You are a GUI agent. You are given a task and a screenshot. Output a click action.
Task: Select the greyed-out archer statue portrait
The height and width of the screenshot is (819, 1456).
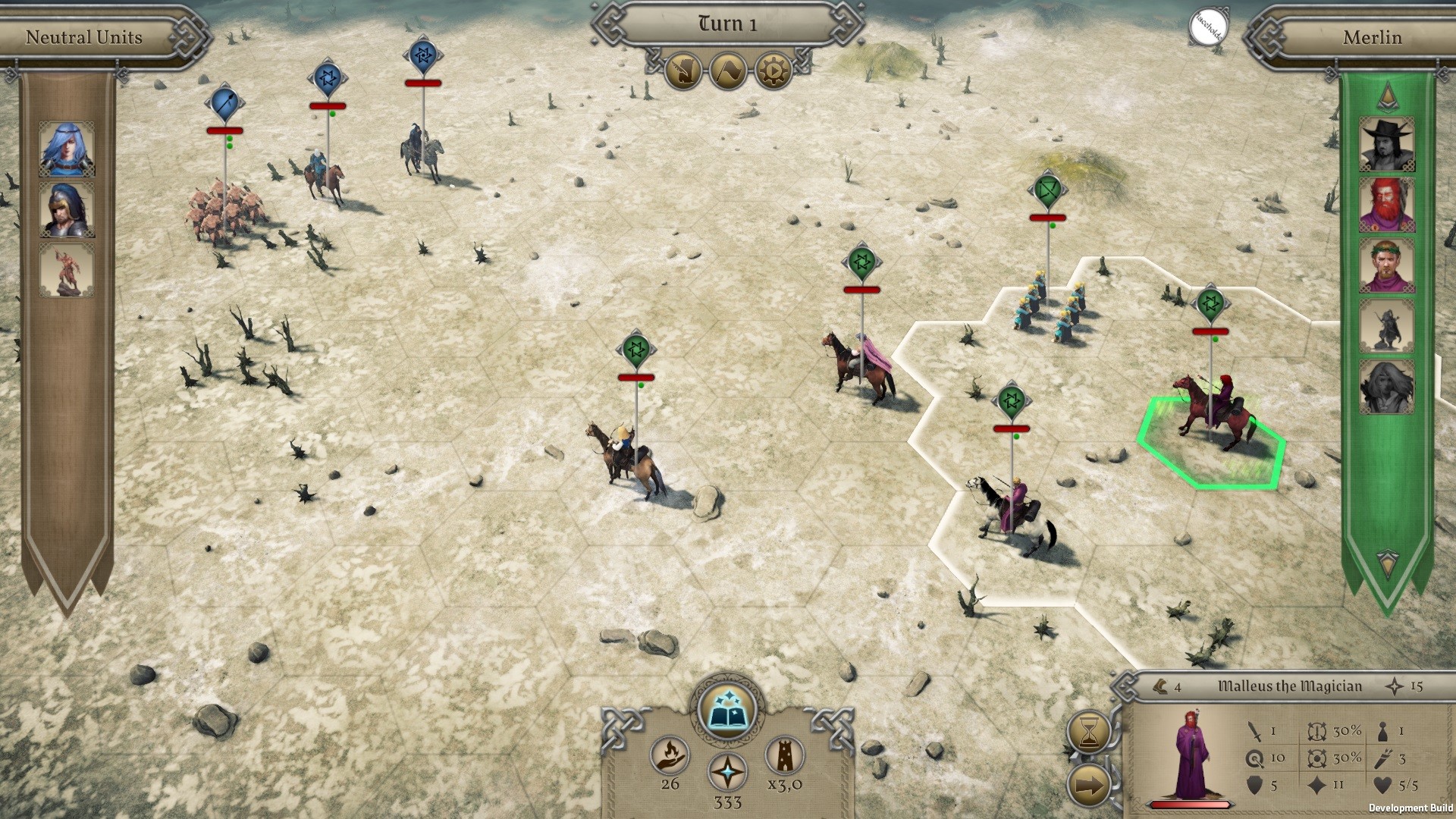point(1386,326)
